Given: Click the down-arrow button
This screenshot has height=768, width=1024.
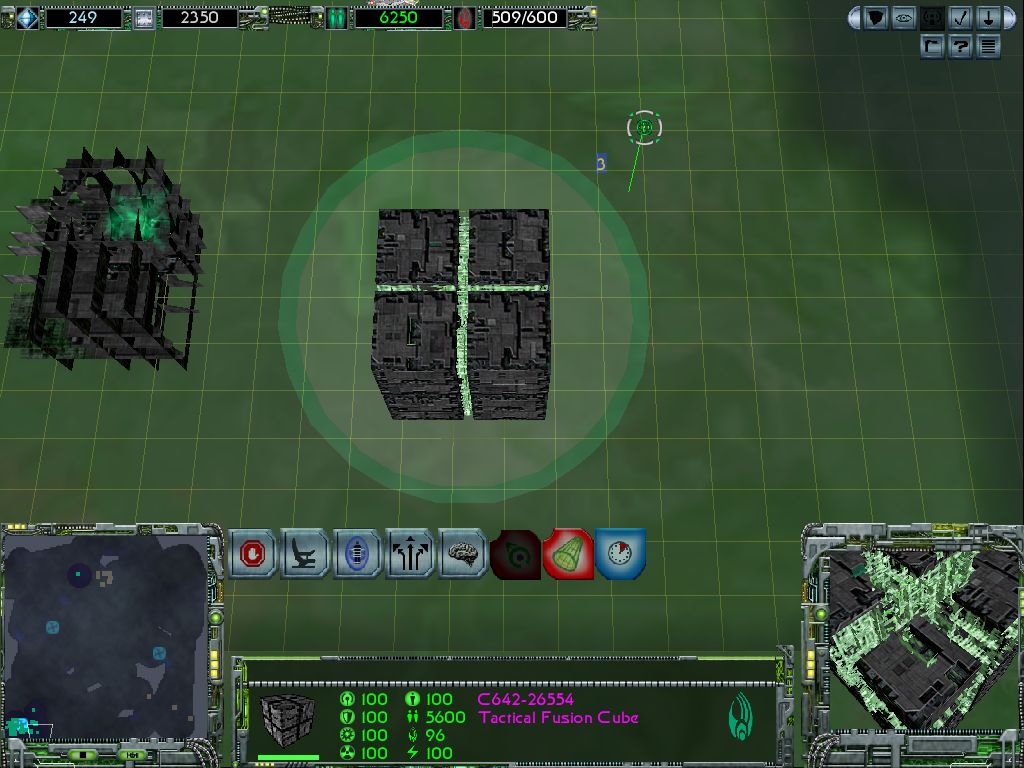Looking at the screenshot, I should [x=987, y=18].
